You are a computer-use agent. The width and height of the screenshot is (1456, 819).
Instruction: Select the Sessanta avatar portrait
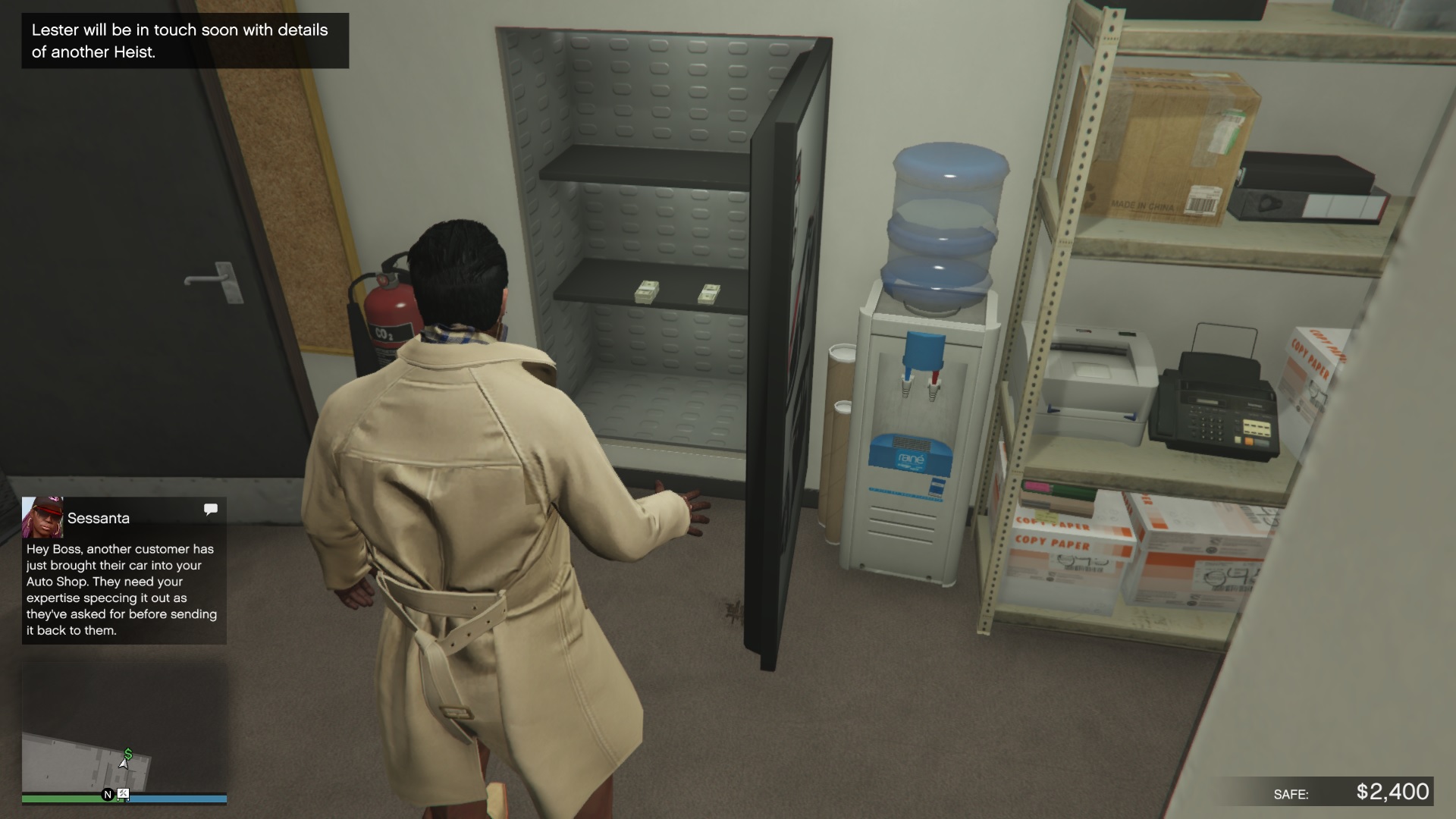42,519
